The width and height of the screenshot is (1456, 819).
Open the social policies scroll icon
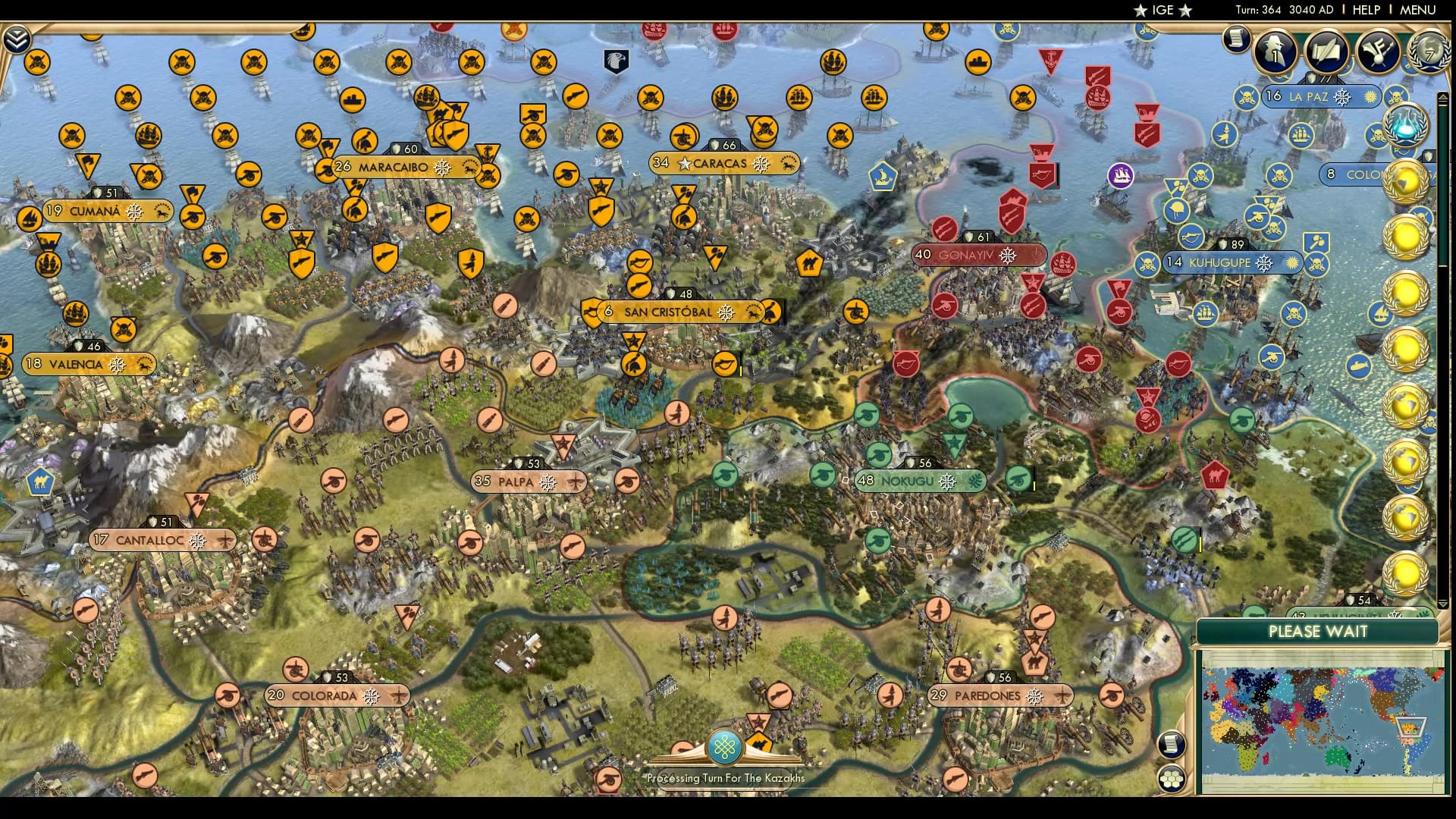[1325, 52]
